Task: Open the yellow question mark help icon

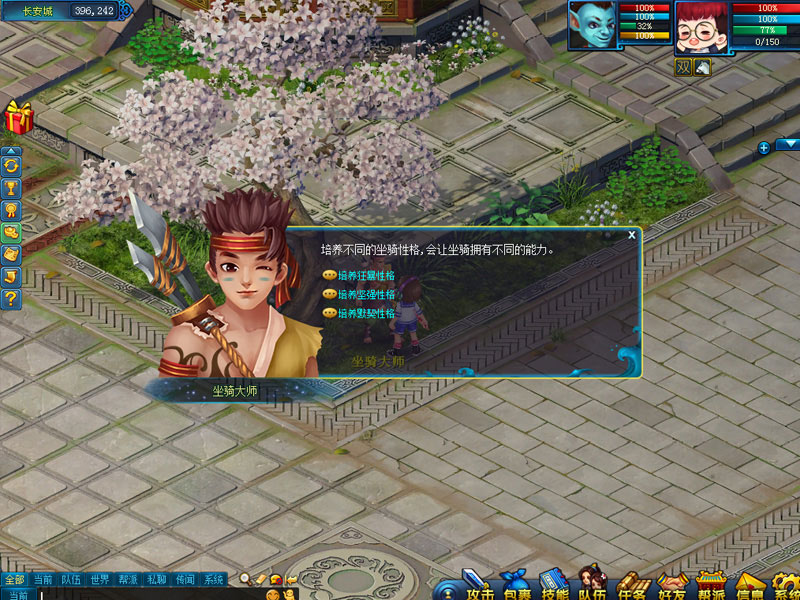Action: [12, 297]
